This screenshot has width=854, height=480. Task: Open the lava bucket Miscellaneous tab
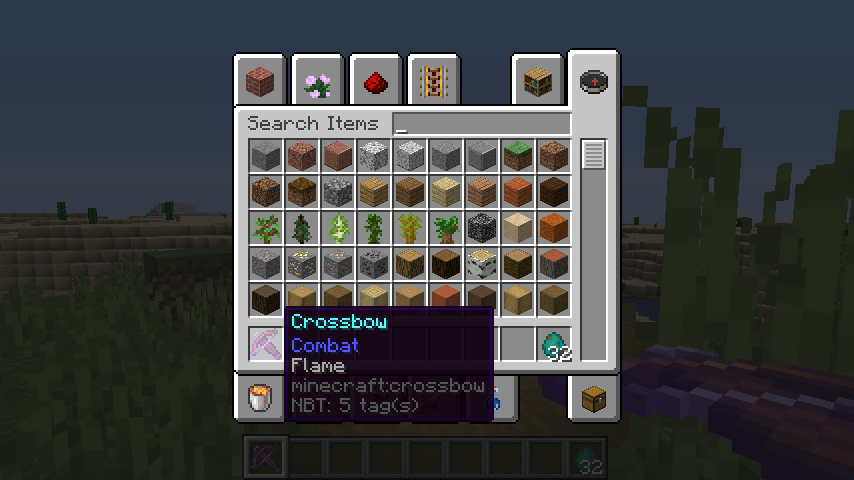(261, 399)
